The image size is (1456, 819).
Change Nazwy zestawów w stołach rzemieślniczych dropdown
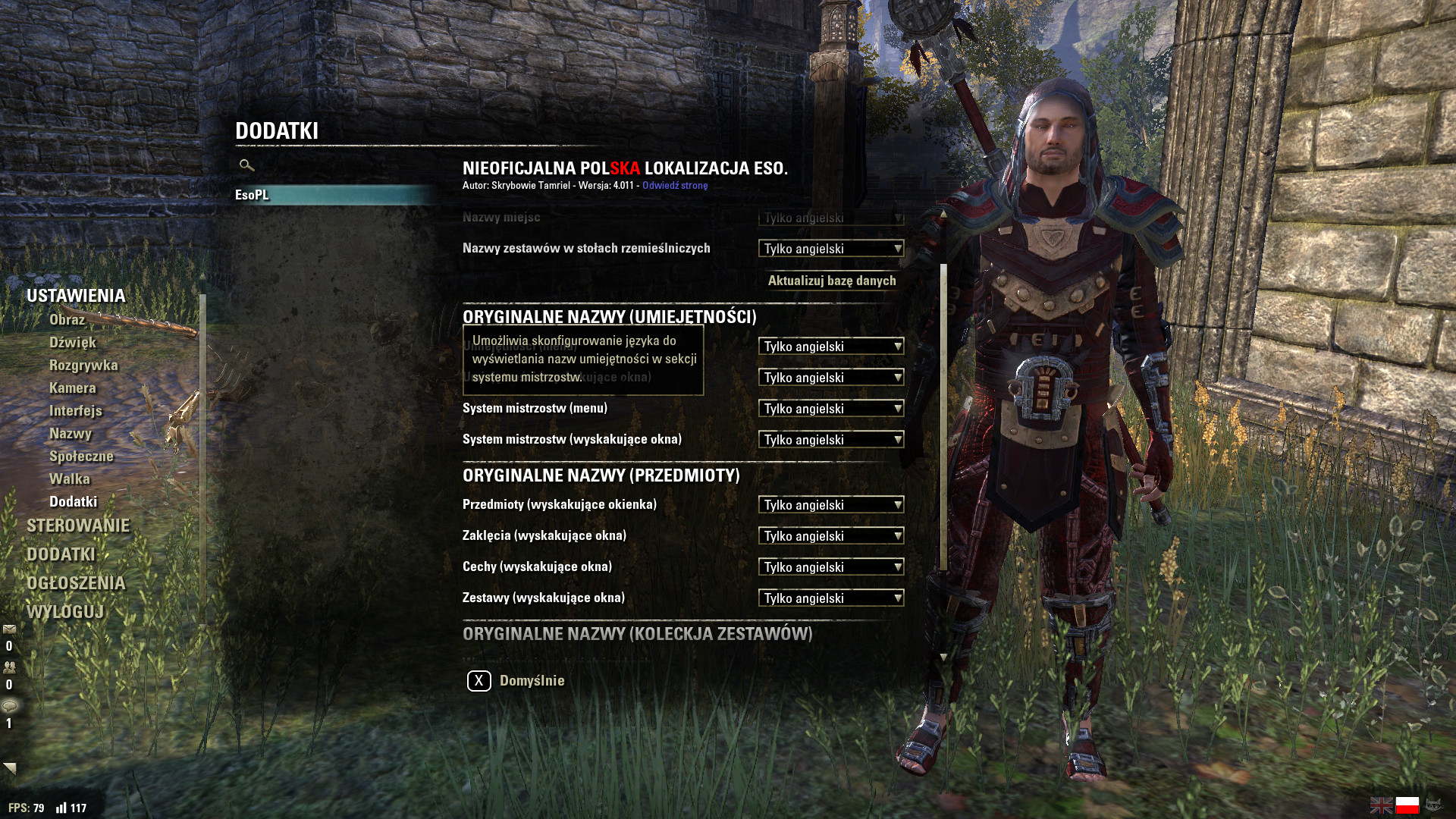point(831,249)
